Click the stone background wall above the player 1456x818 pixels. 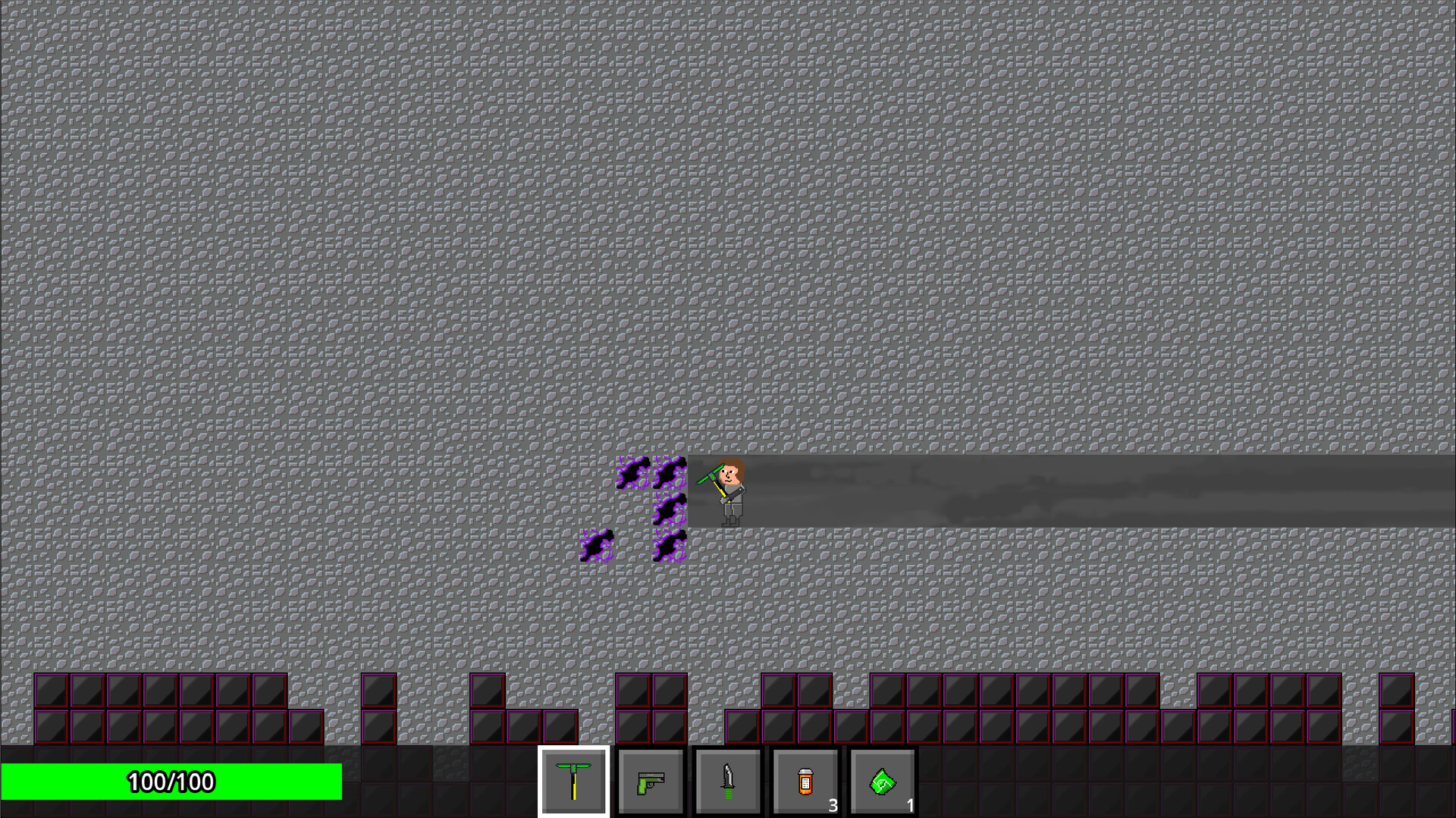click(x=728, y=303)
